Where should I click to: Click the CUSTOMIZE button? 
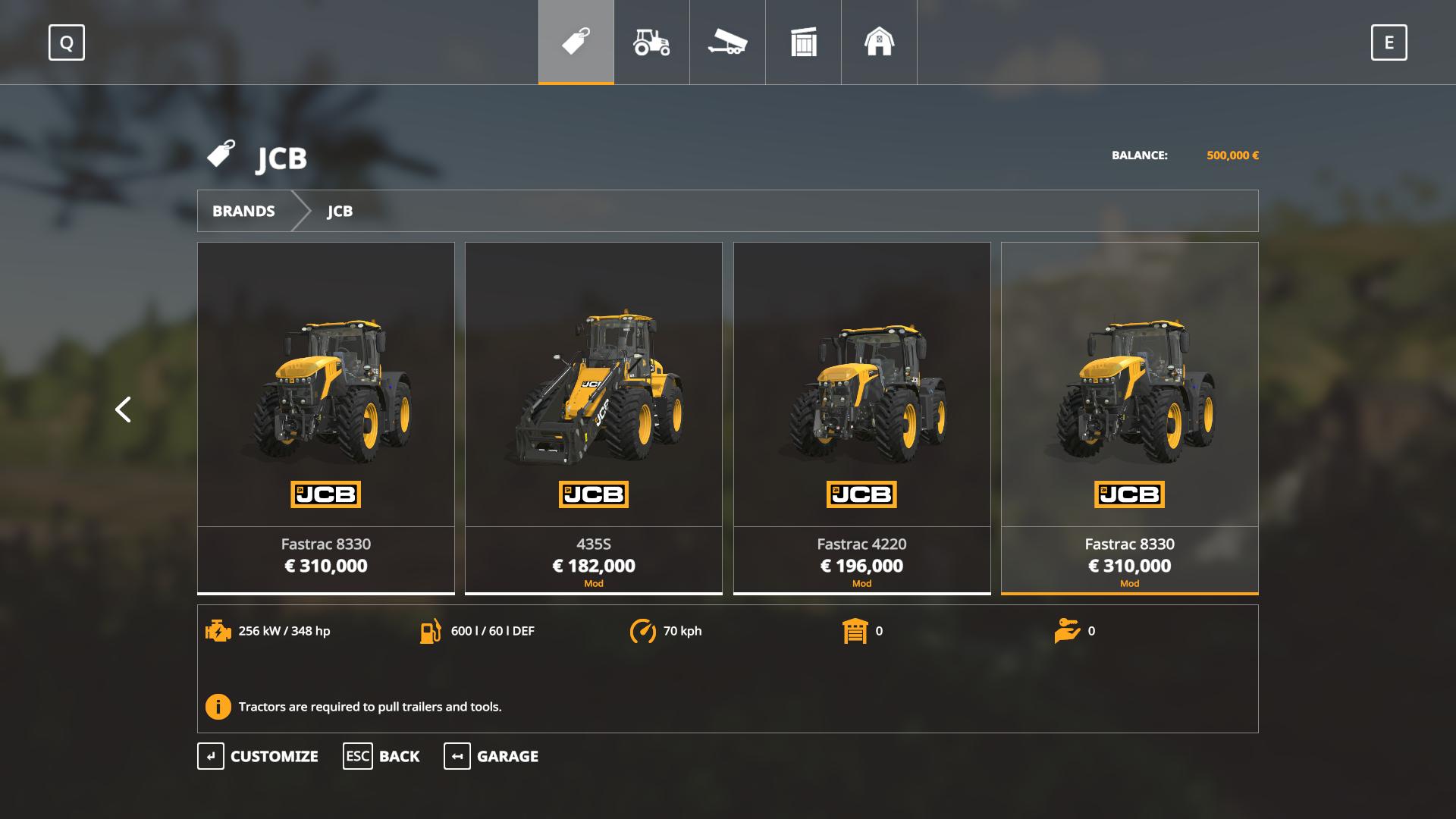(258, 756)
